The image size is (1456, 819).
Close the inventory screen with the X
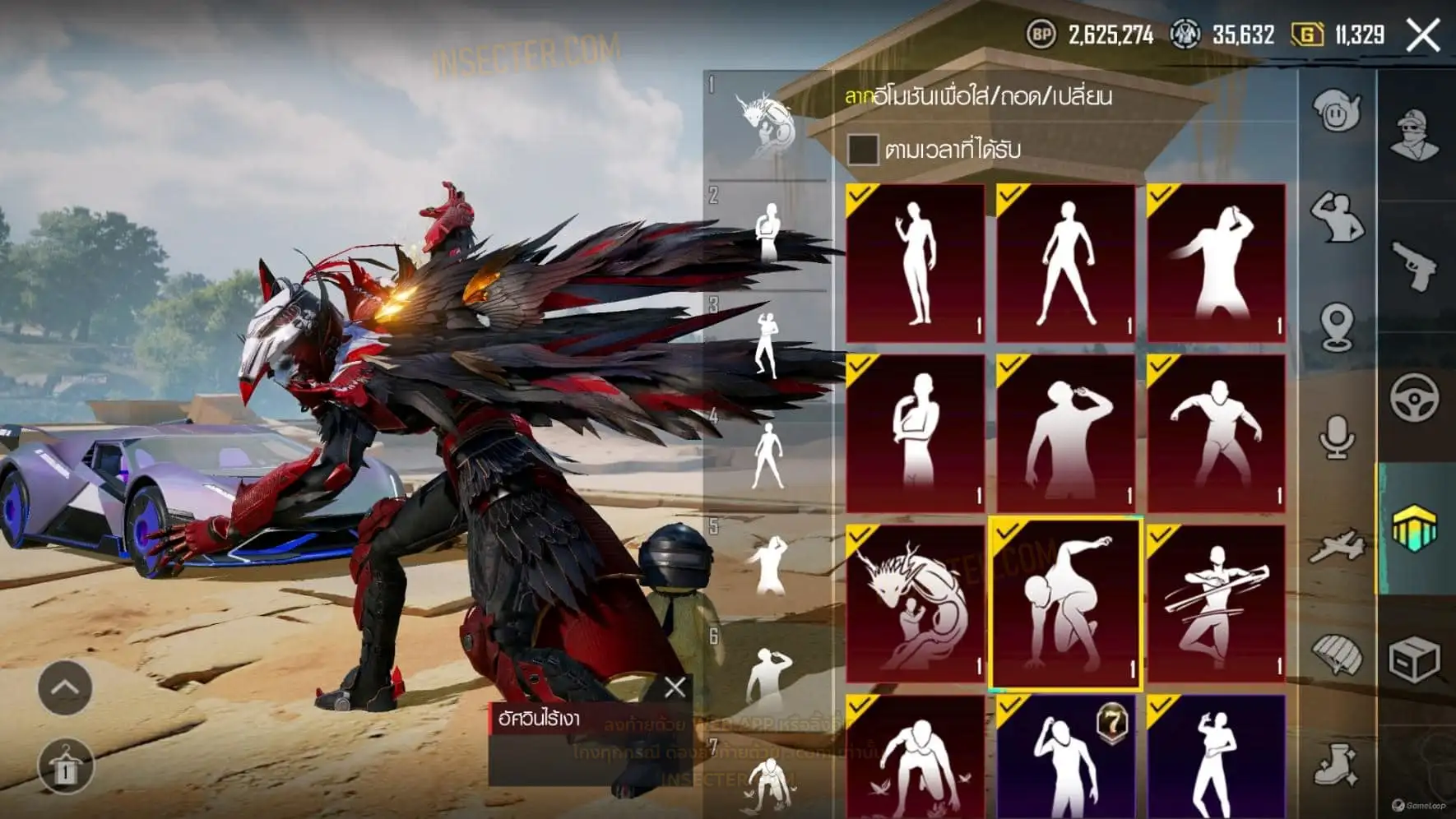pos(1423,35)
